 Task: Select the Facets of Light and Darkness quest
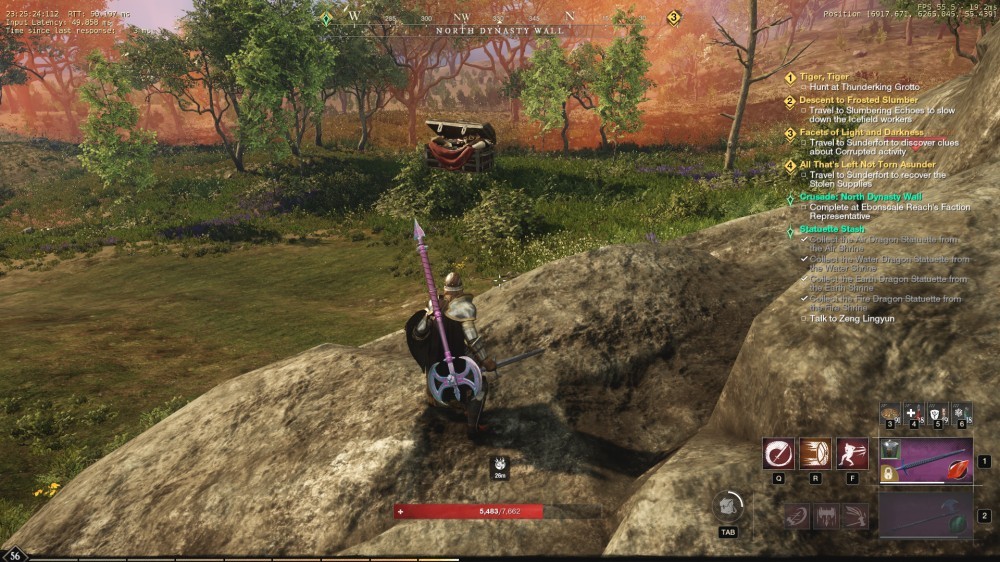tap(856, 132)
